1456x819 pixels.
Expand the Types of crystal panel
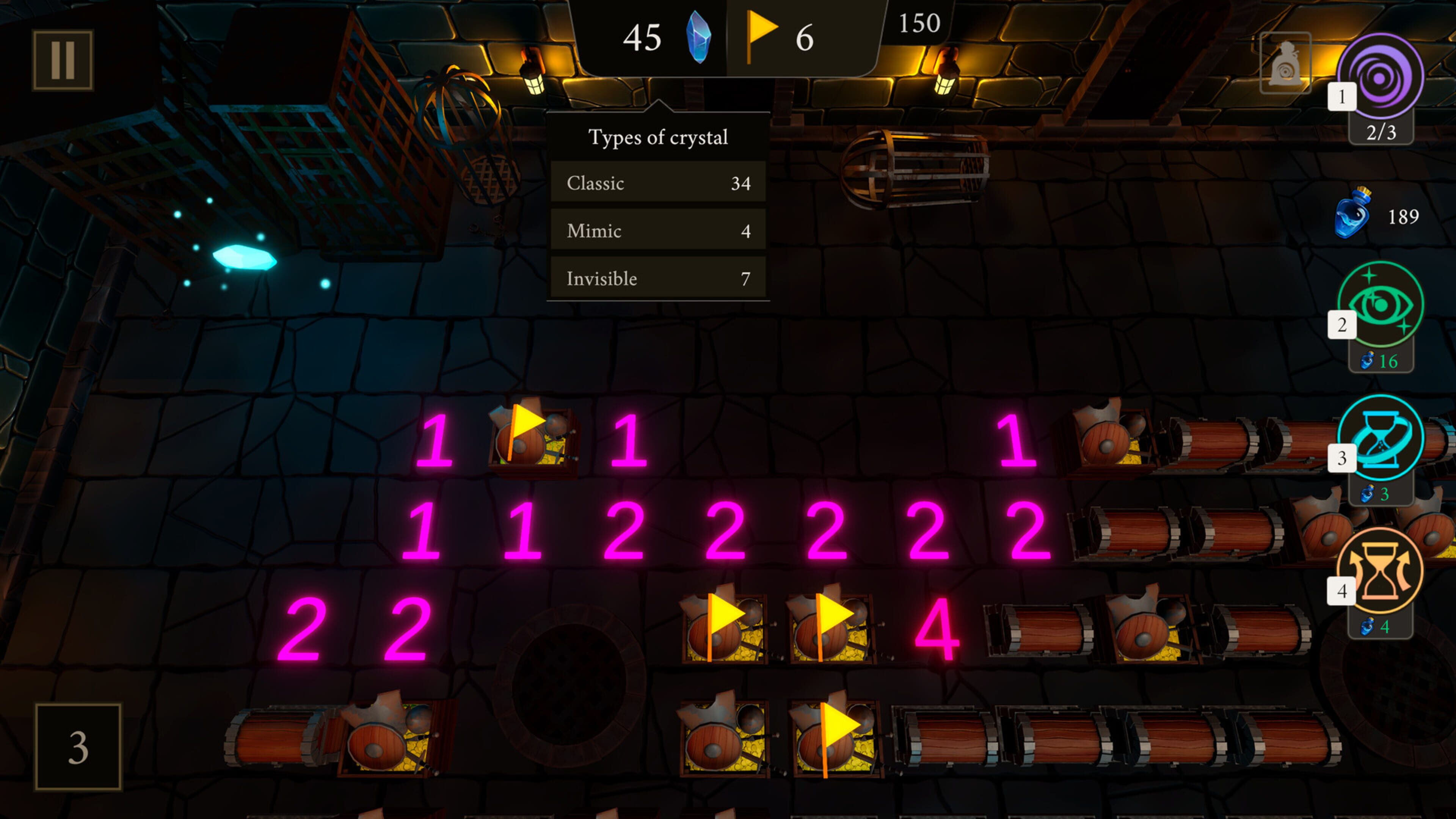point(658,137)
